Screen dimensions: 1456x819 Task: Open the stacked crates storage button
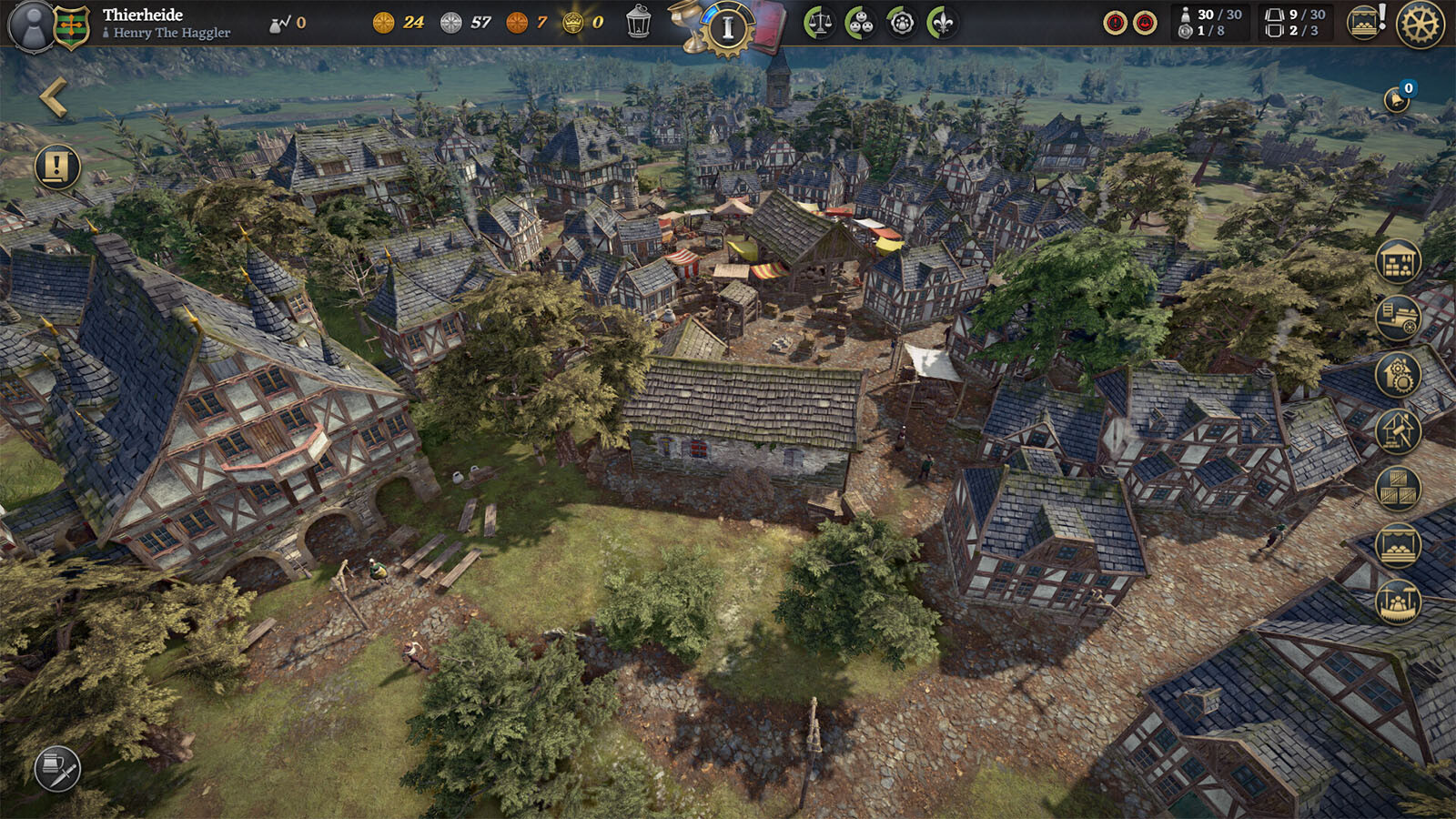[1398, 488]
